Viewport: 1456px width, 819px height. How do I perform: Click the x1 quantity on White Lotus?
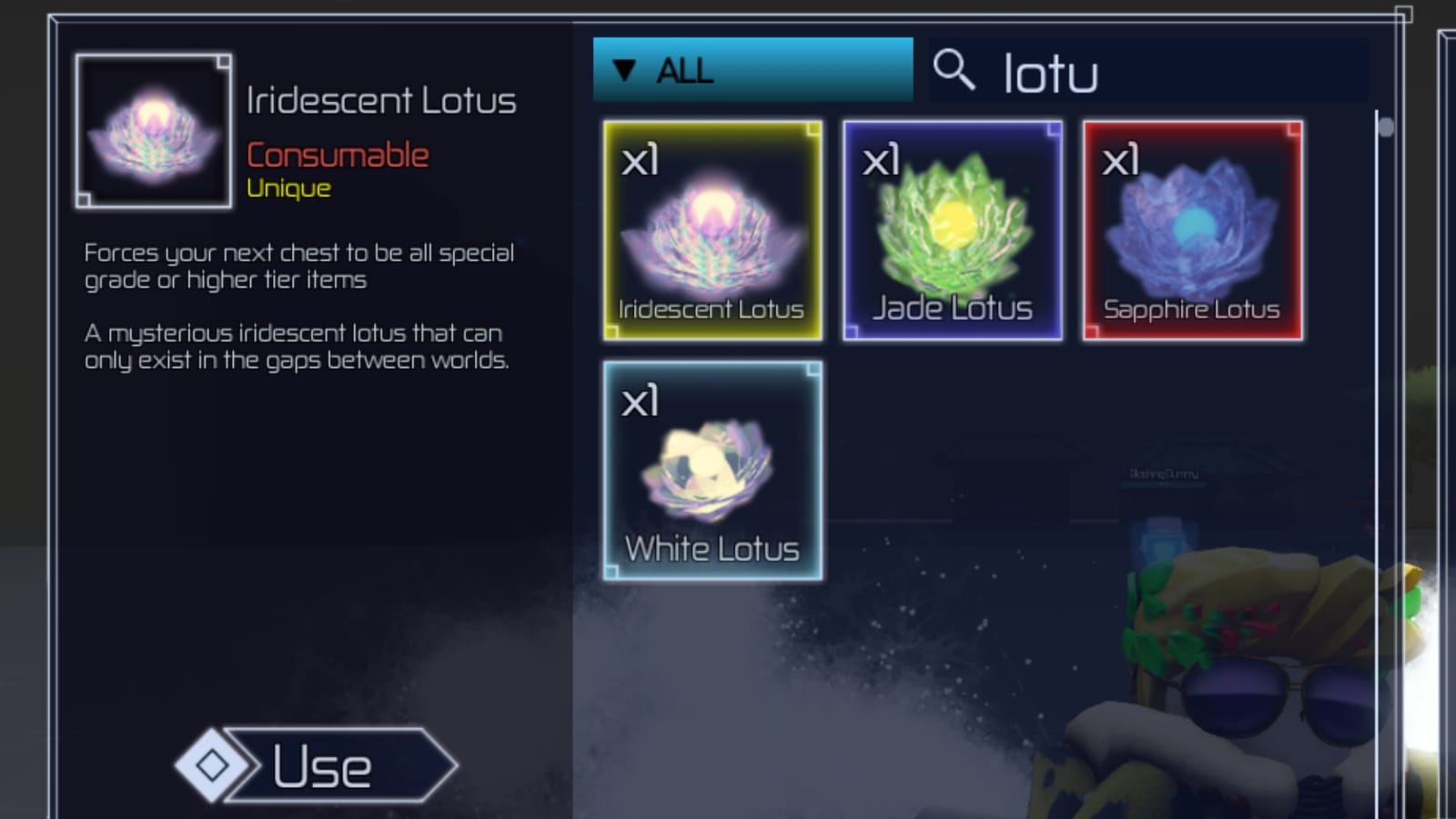(x=641, y=402)
